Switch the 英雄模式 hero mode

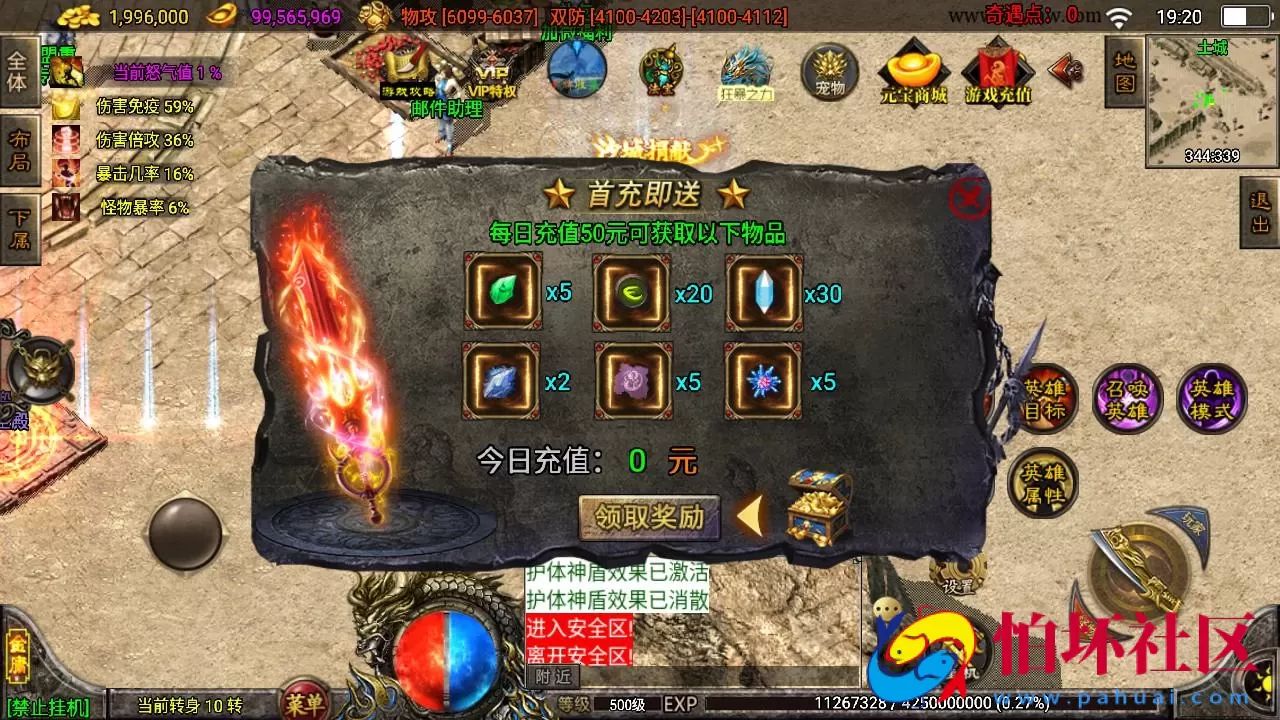point(1211,398)
